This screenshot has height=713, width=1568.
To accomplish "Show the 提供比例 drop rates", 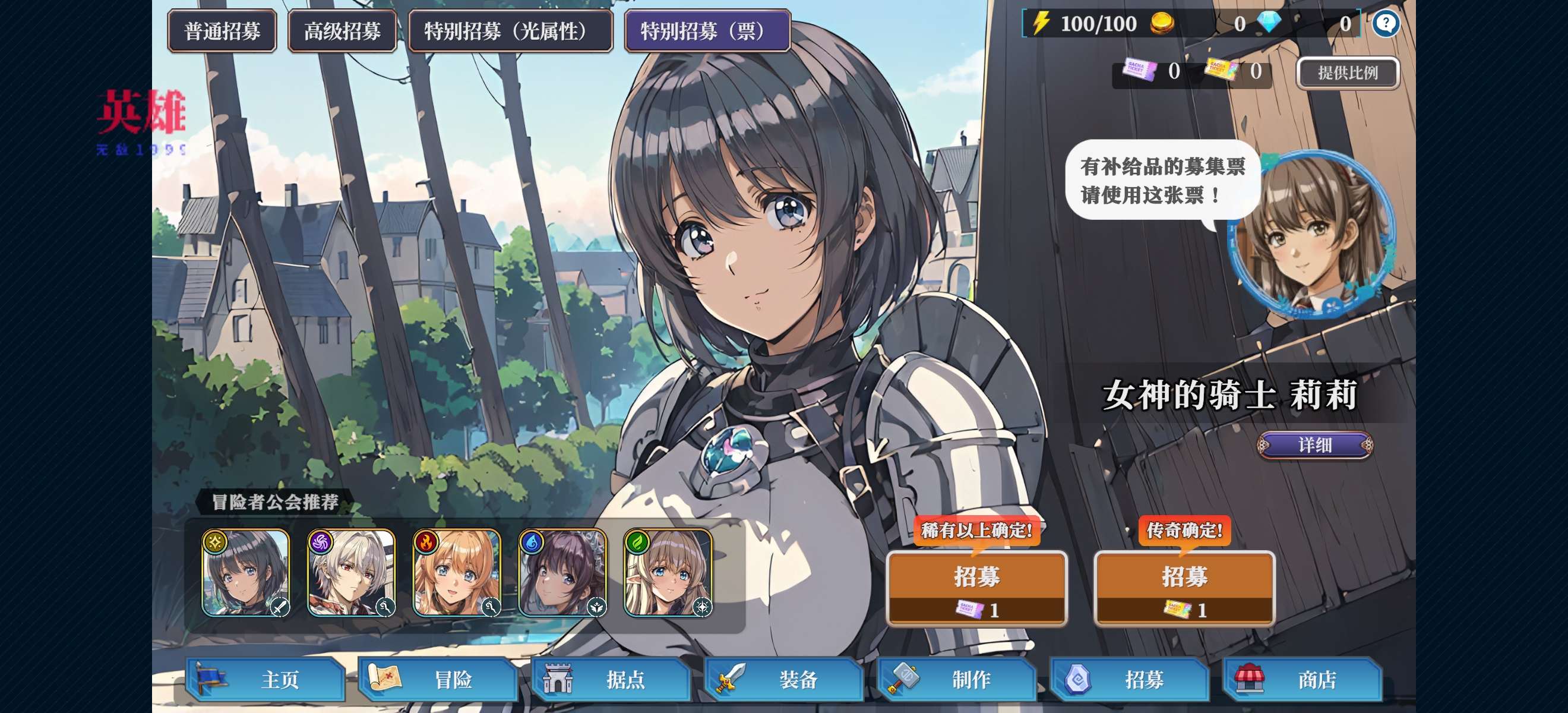I will [1348, 73].
